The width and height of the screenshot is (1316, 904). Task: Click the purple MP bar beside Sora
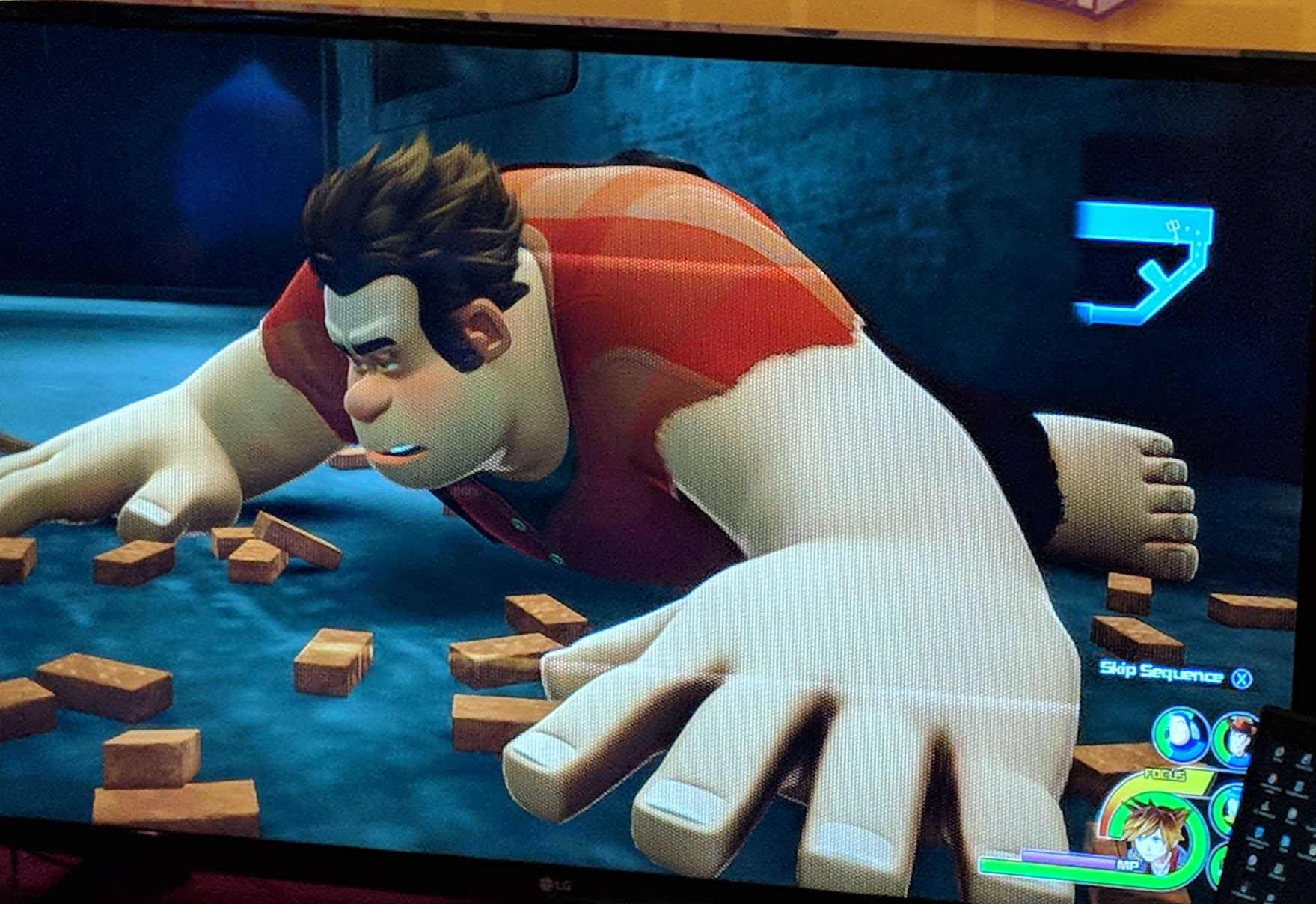1066,859
